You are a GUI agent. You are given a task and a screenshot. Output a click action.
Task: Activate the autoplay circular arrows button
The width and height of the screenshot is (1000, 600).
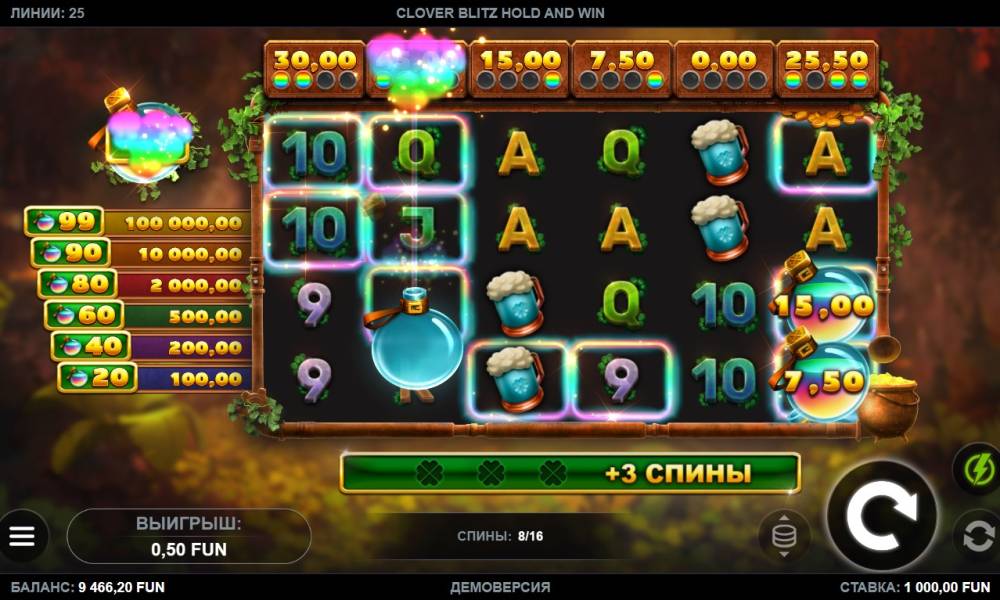point(975,537)
